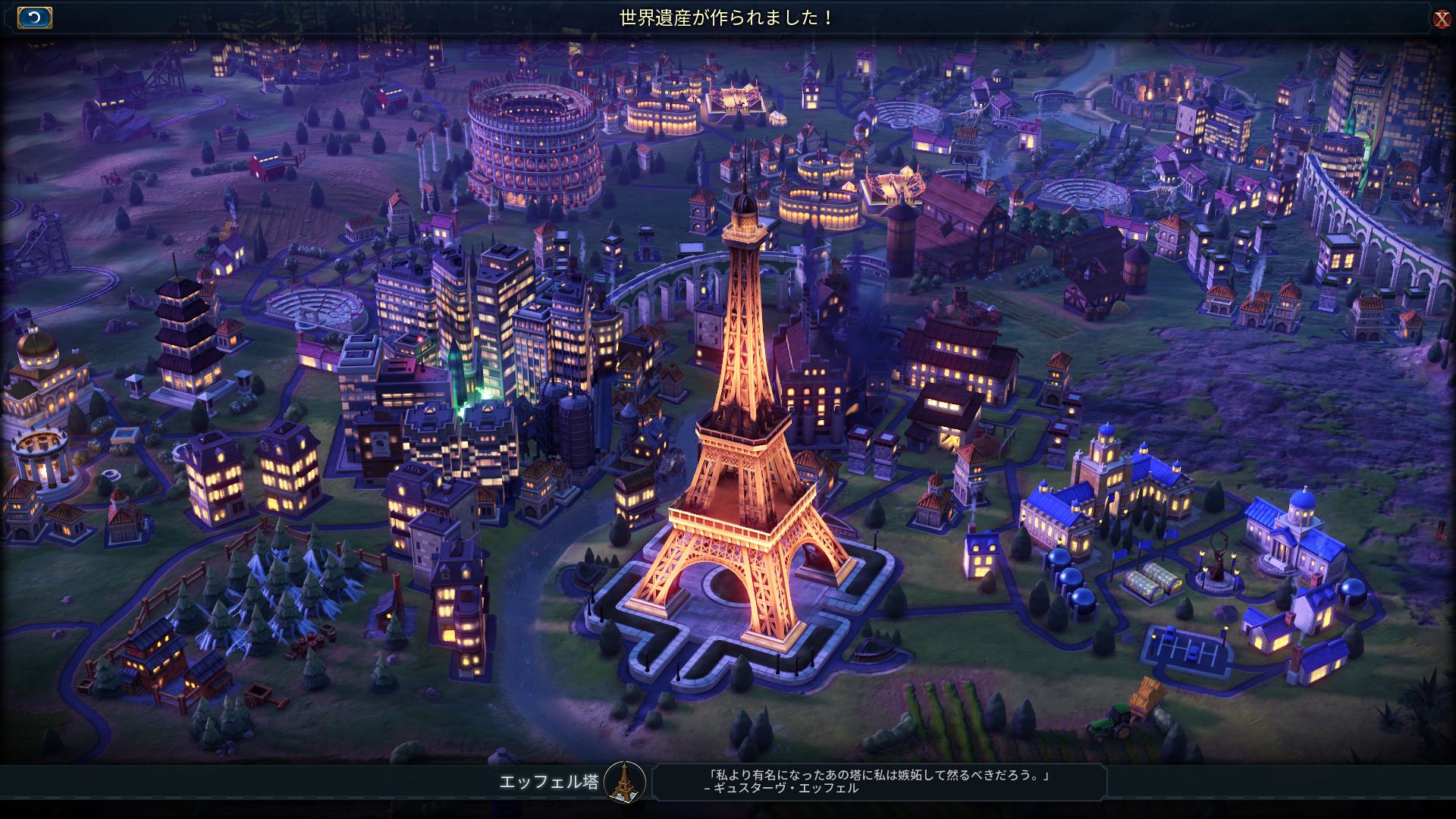Close the wonder completed screen

point(1442,19)
